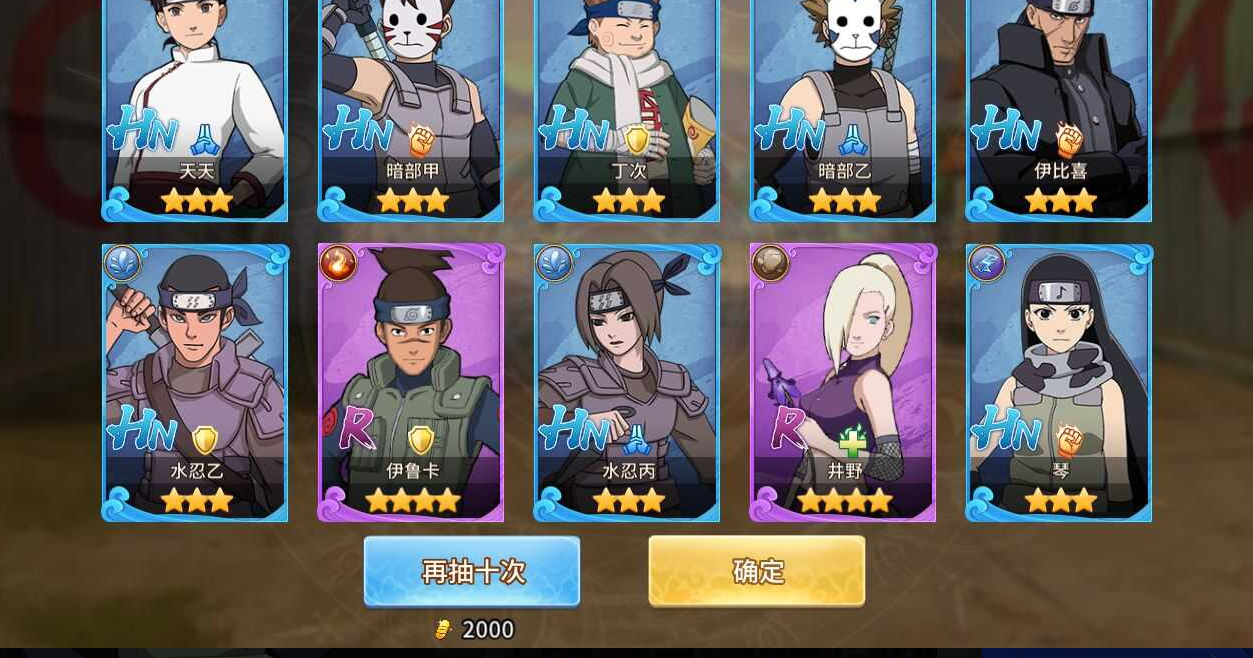
Task: View the 琴 ninja card
Action: coord(1059,382)
